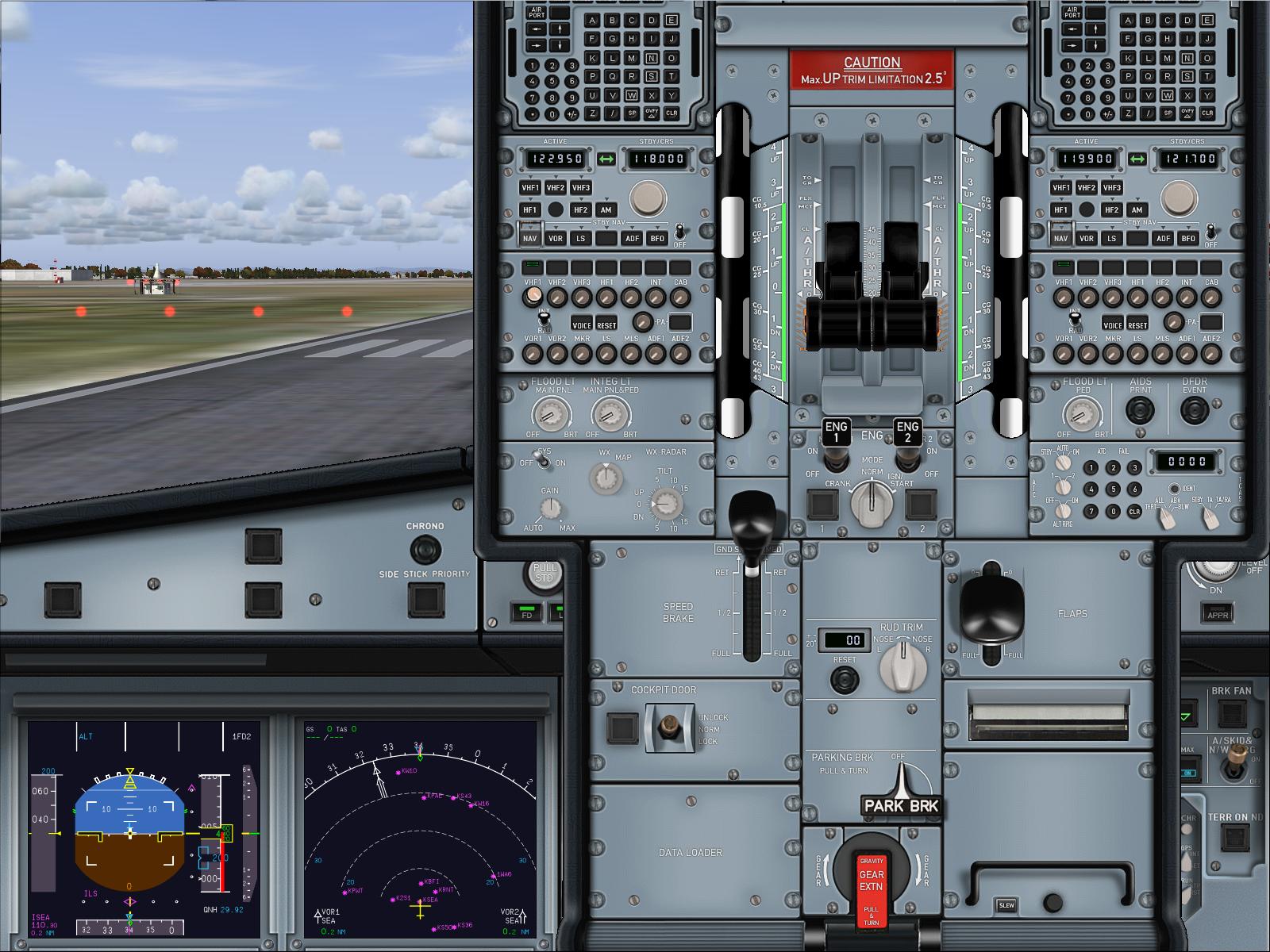
Task: Release the PARK BRK handle
Action: pyautogui.click(x=902, y=793)
